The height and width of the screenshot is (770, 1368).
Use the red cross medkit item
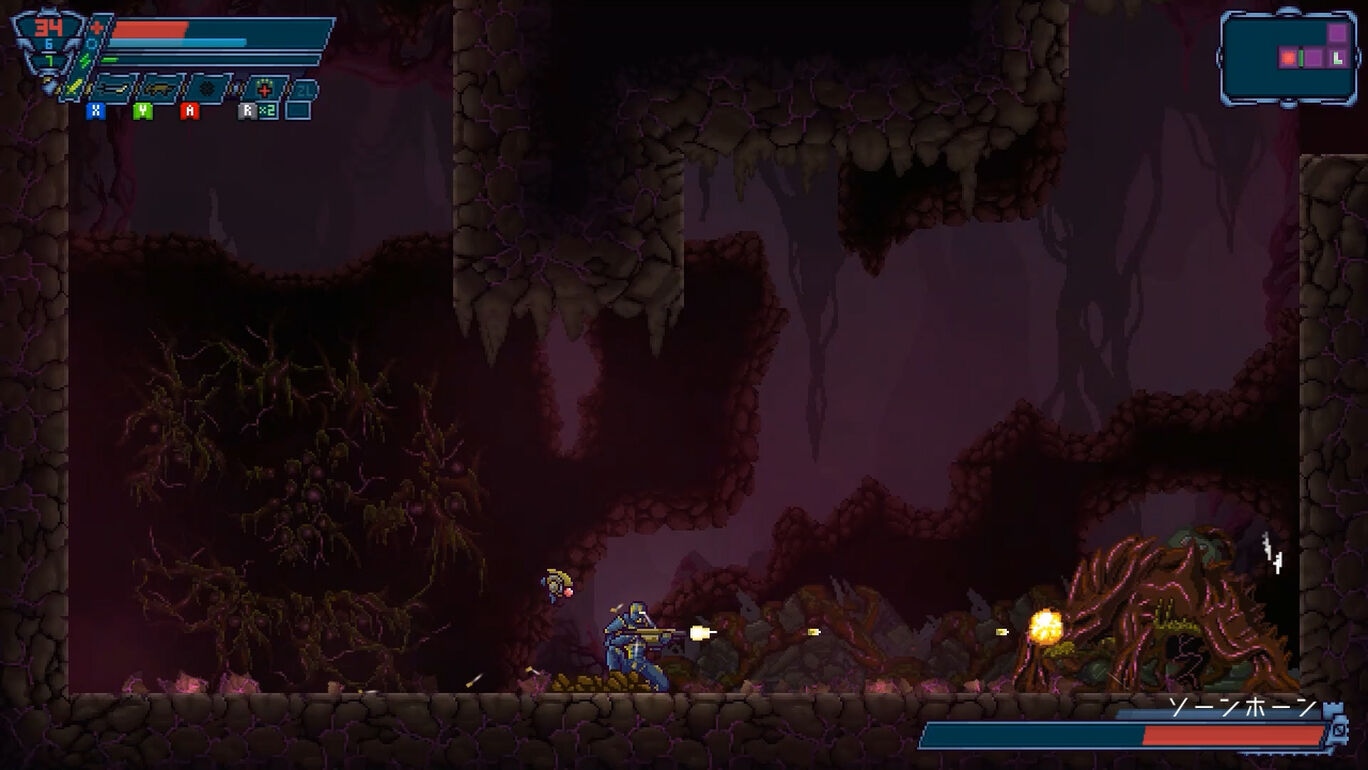coord(264,89)
